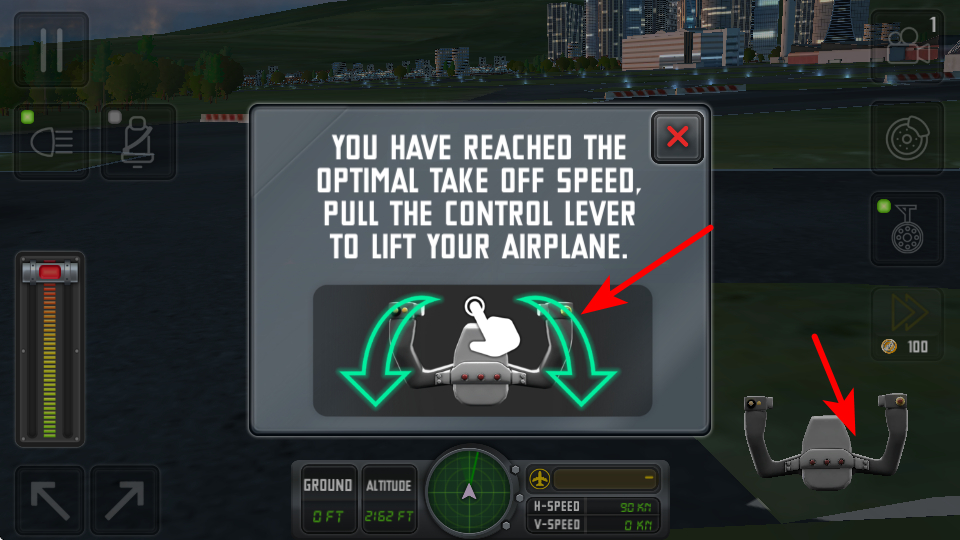Open the radar display
This screenshot has height=540, width=960.
[x=468, y=491]
